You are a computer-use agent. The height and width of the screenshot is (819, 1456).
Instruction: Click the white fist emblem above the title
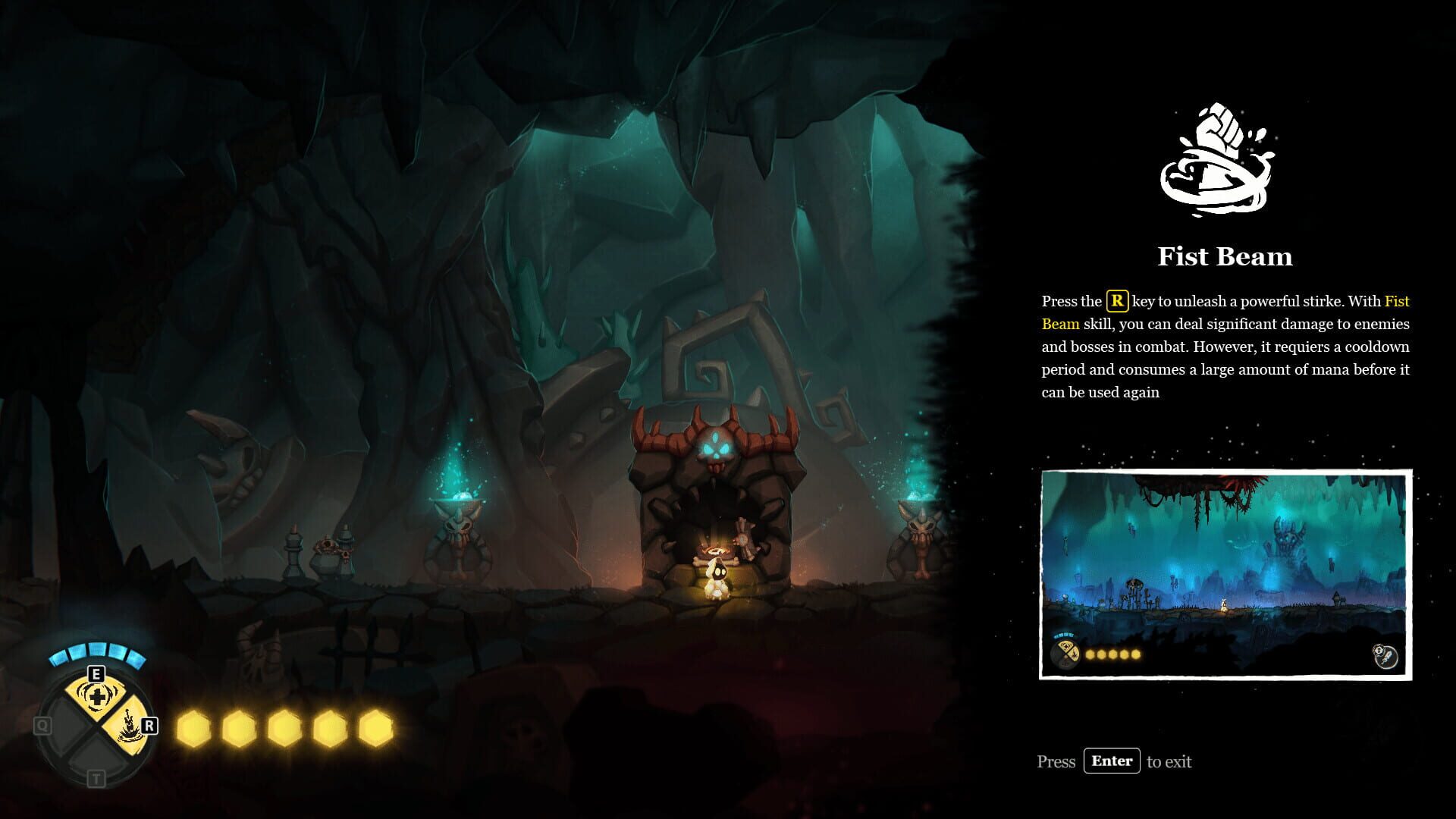pyautogui.click(x=1217, y=159)
